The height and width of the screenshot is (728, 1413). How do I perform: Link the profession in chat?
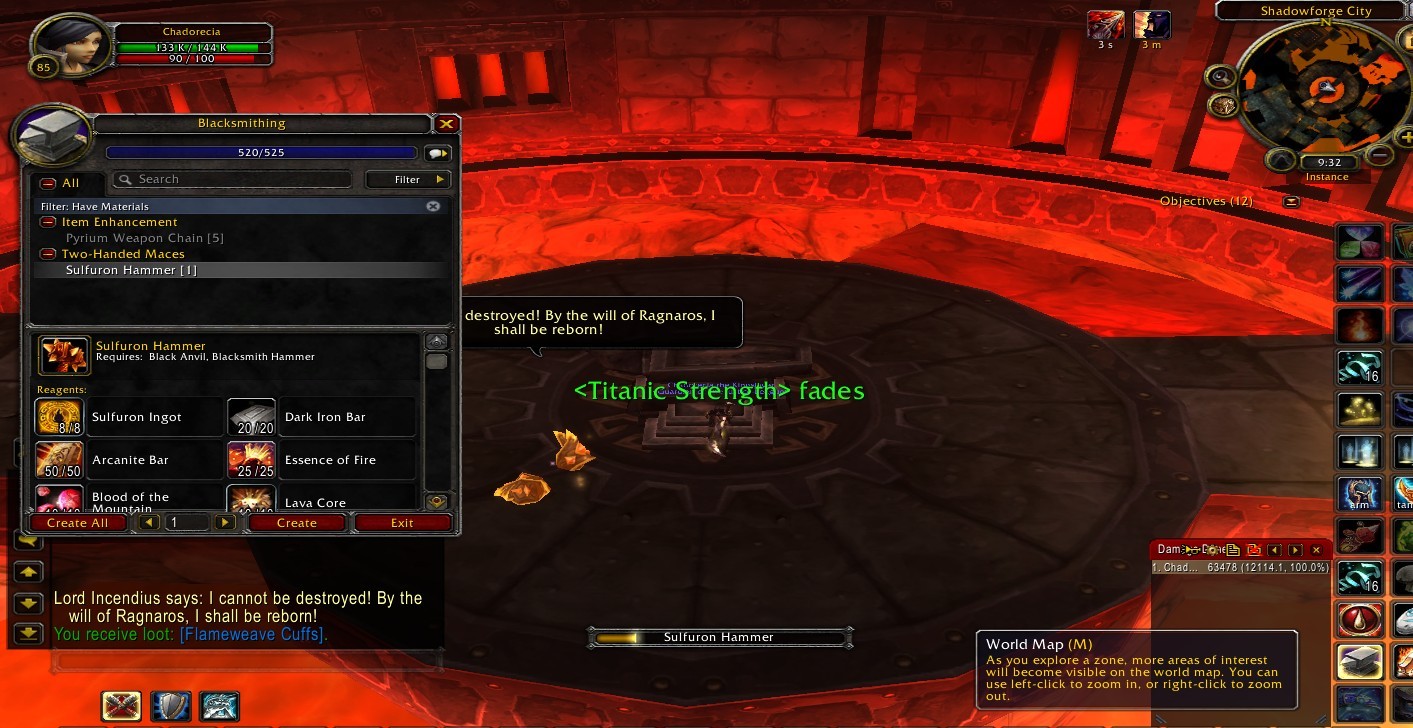(x=438, y=154)
